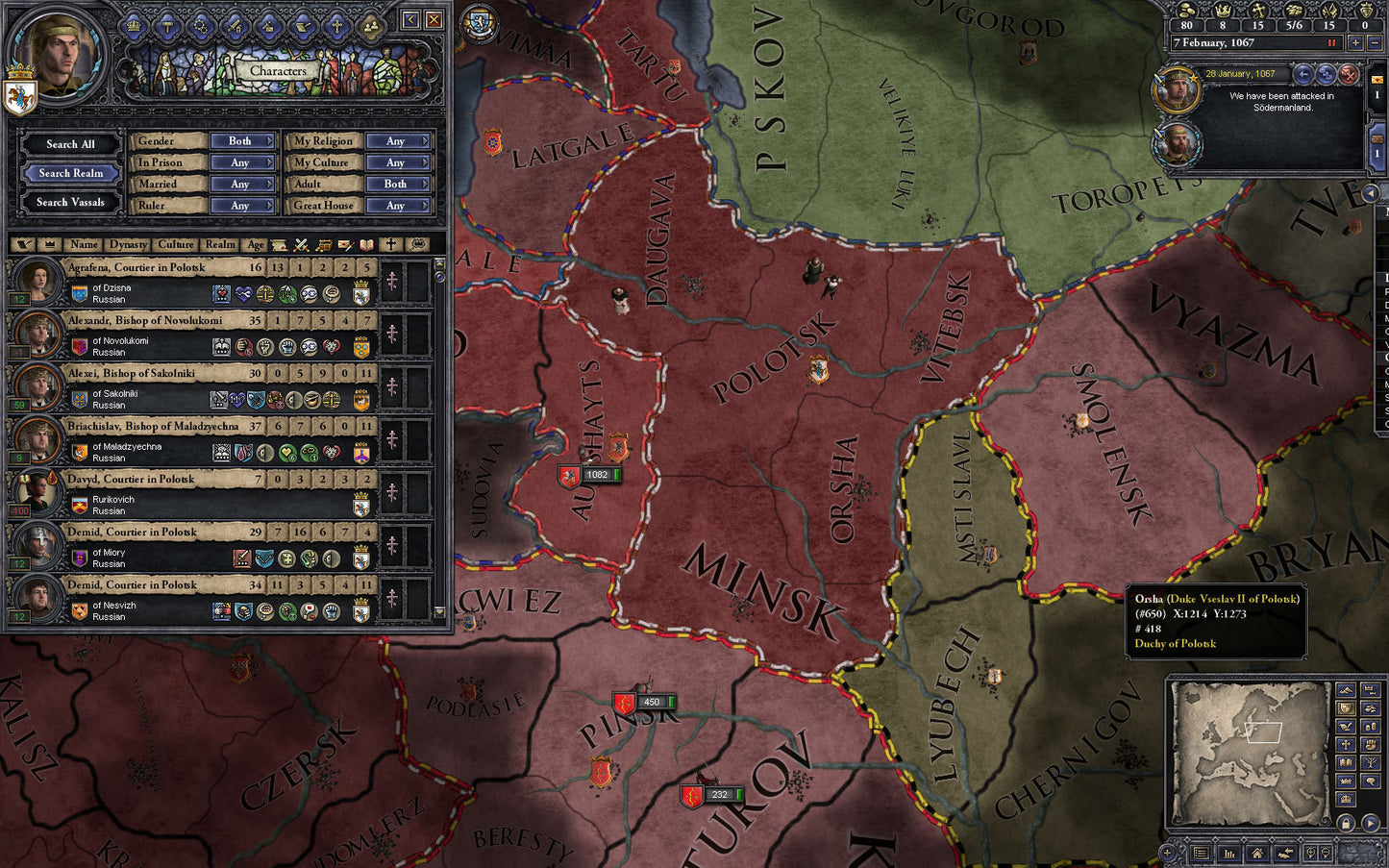Open the Gender filter dropdown set to Both
1389x868 pixels.
click(x=242, y=140)
